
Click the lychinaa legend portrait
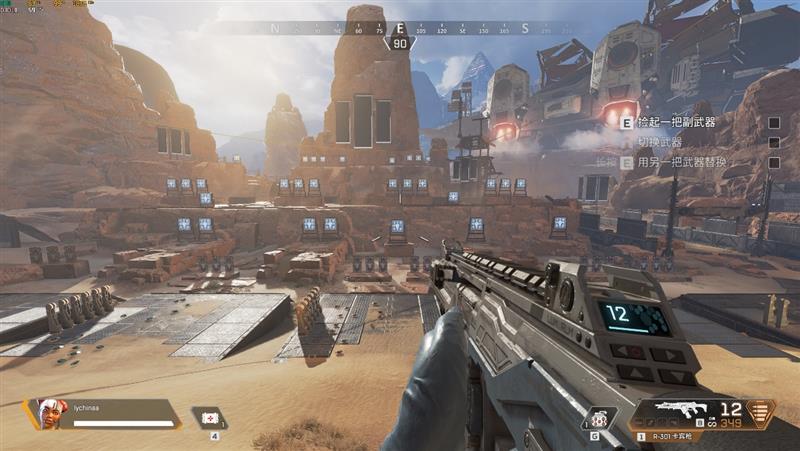click(x=48, y=412)
